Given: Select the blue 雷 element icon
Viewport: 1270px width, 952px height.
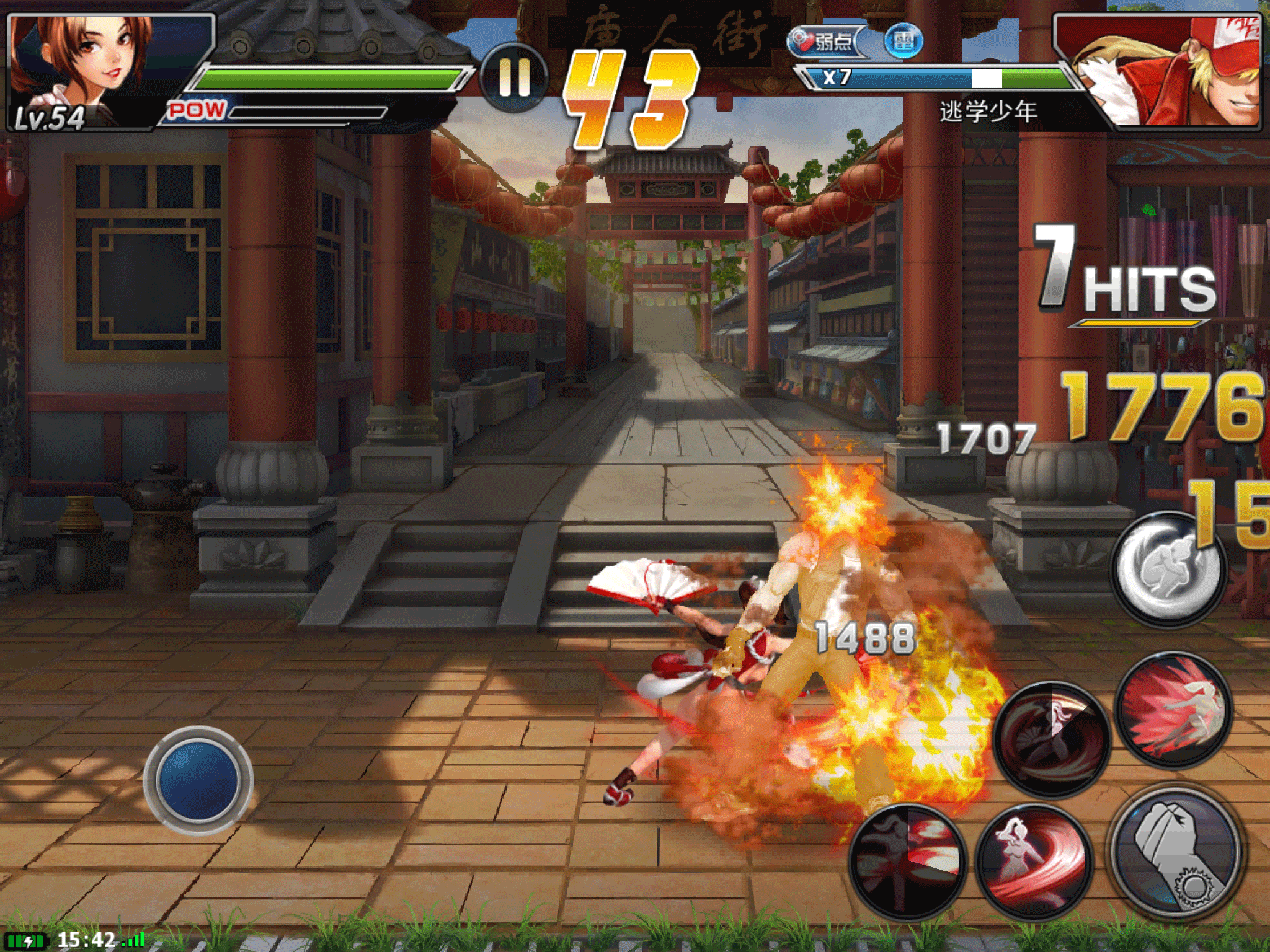Looking at the screenshot, I should click(x=904, y=42).
